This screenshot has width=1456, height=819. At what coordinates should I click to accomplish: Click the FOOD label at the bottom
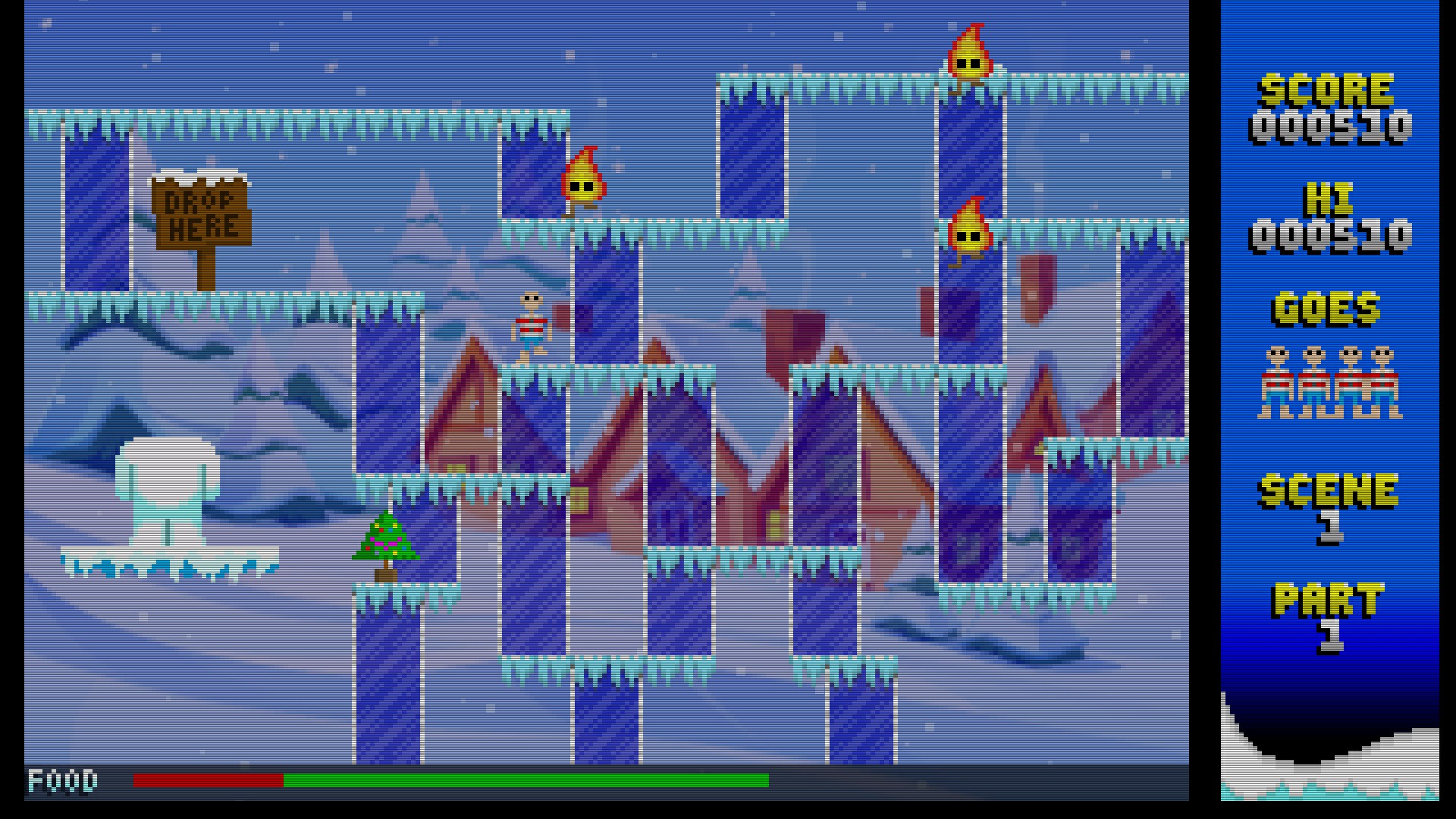coord(61,783)
